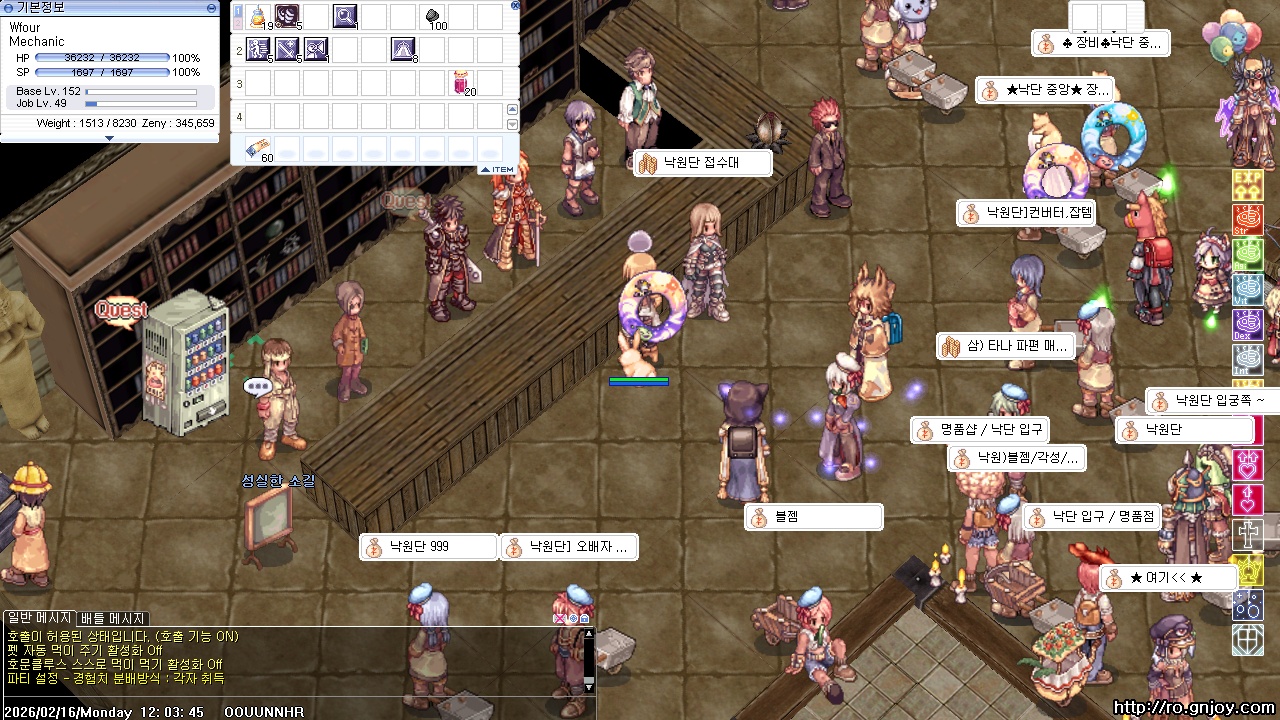Open the ITEM button below the hotbar

click(x=498, y=170)
